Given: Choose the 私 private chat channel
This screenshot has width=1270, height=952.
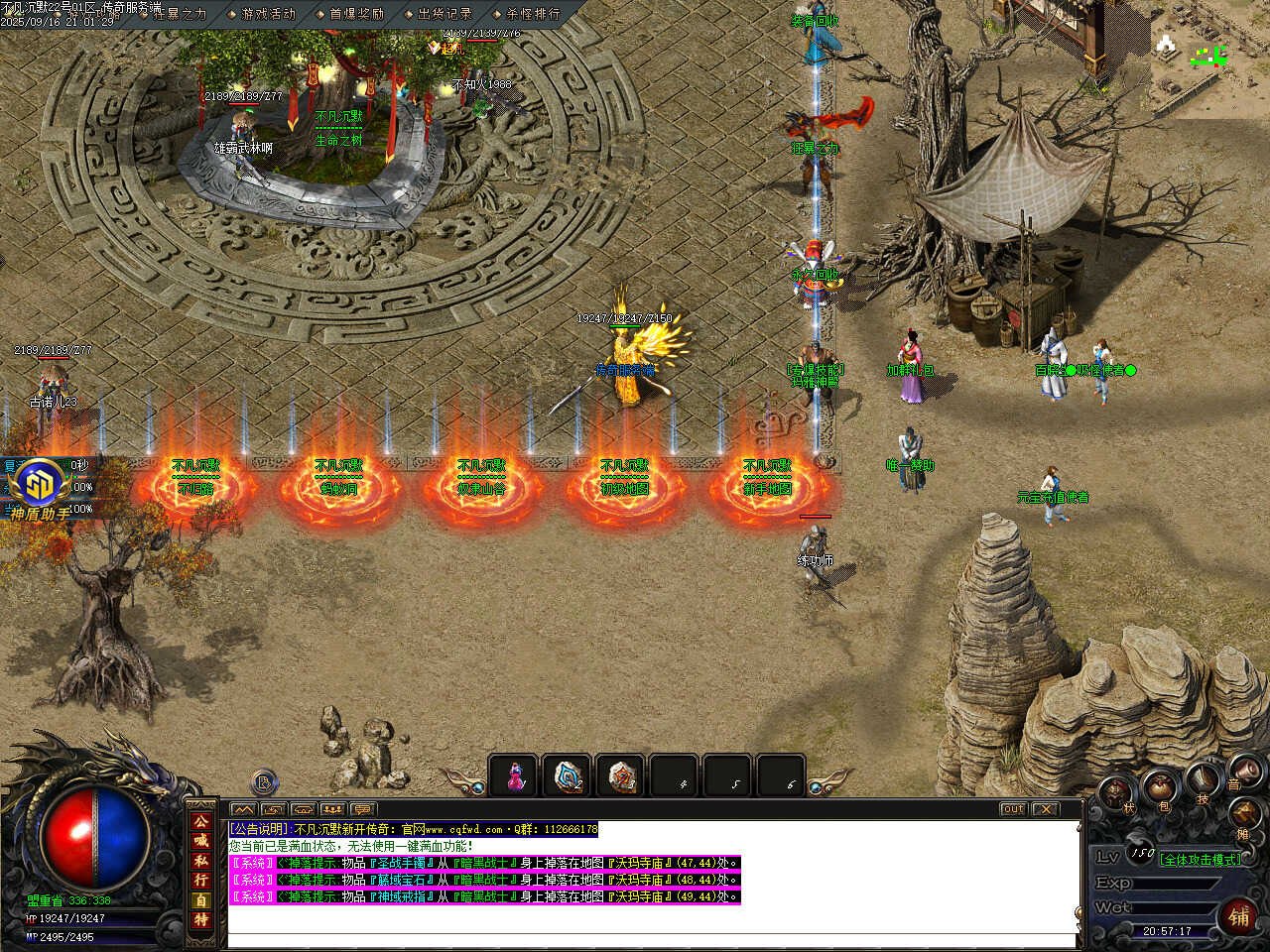Looking at the screenshot, I should pyautogui.click(x=201, y=861).
